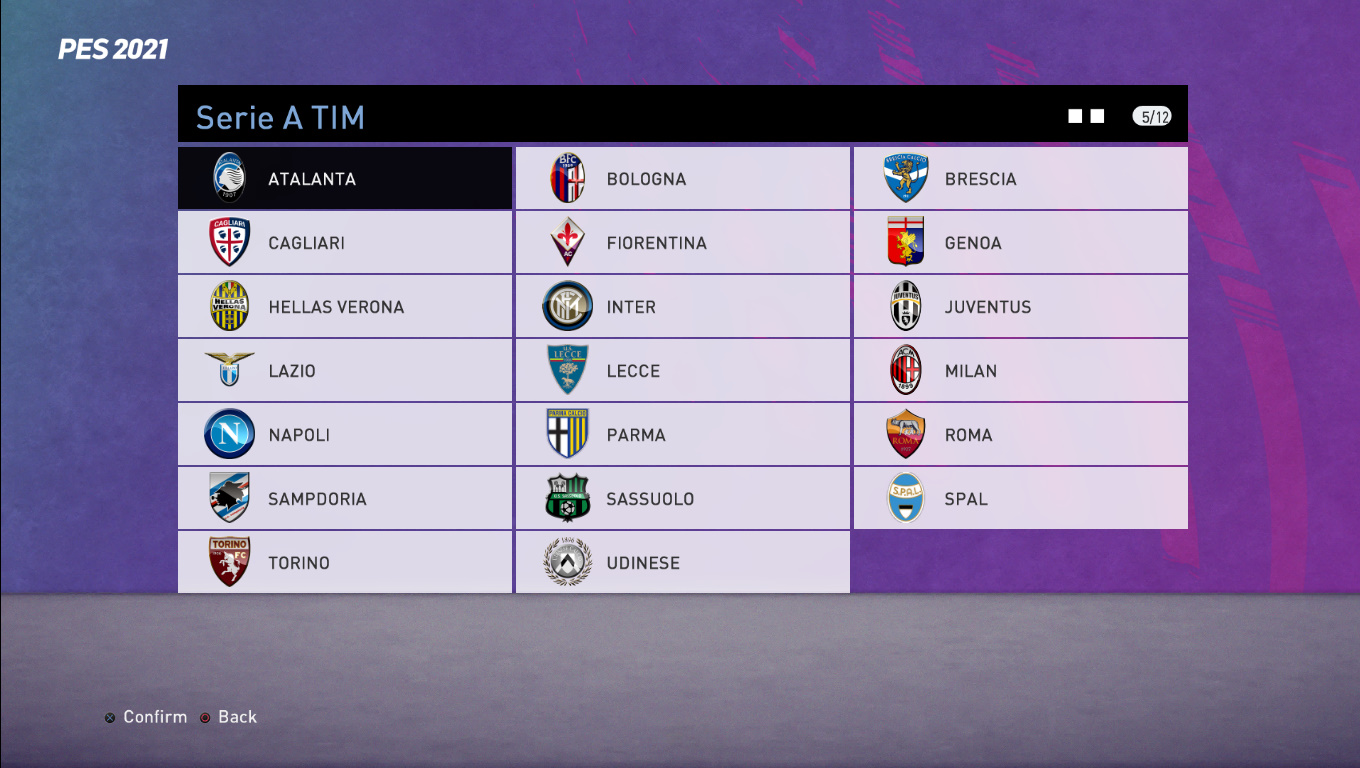Screen dimensions: 1360x768
Task: Select the Cagliari team entry
Action: [344, 242]
